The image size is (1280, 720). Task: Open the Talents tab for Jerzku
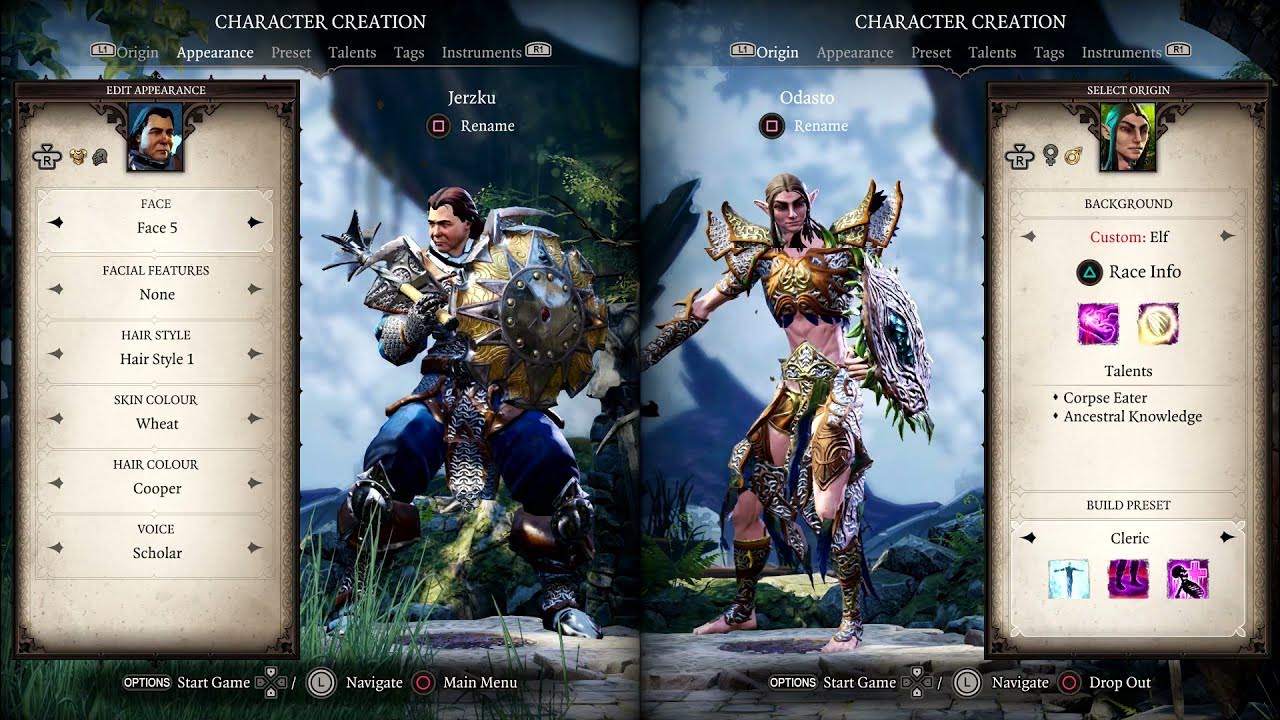352,52
